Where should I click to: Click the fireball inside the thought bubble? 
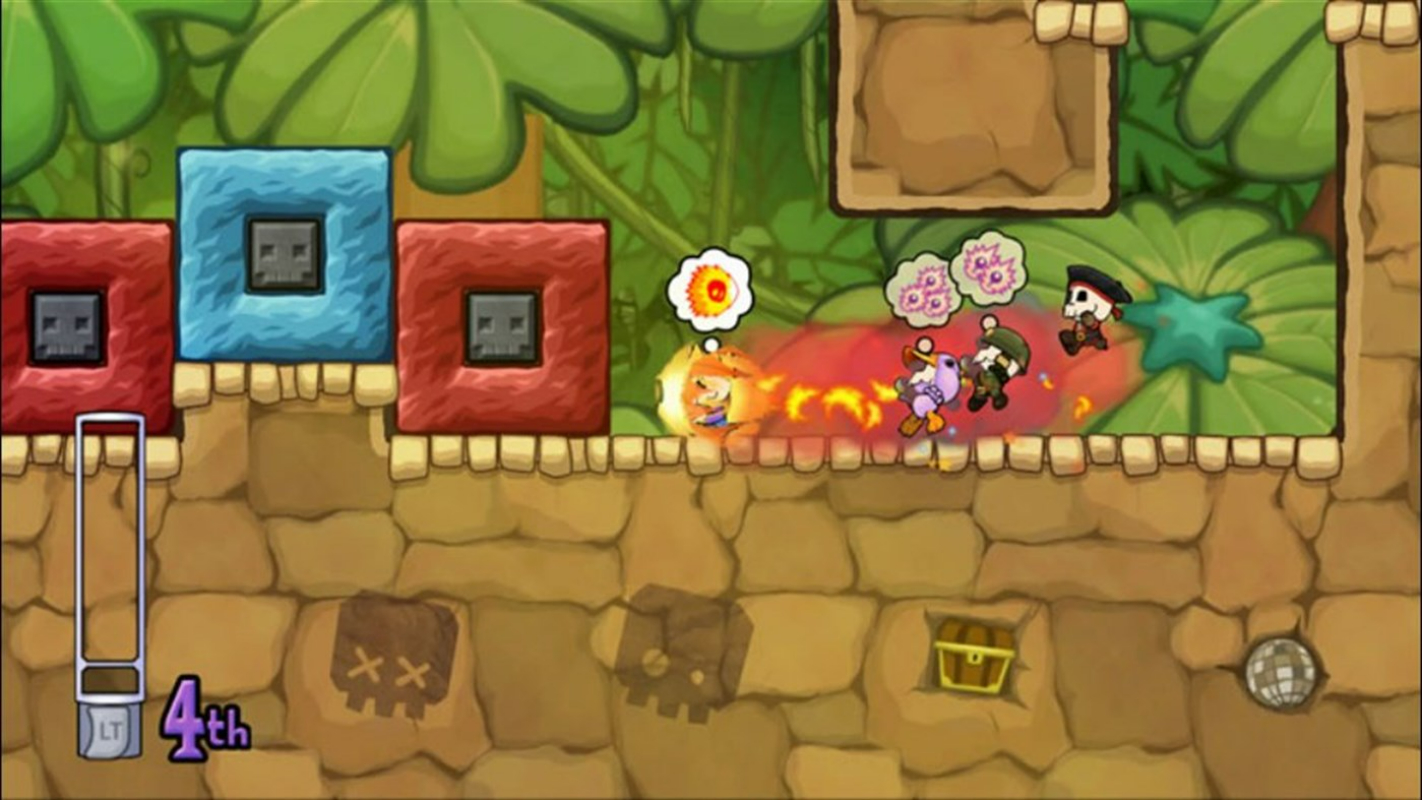[x=712, y=290]
